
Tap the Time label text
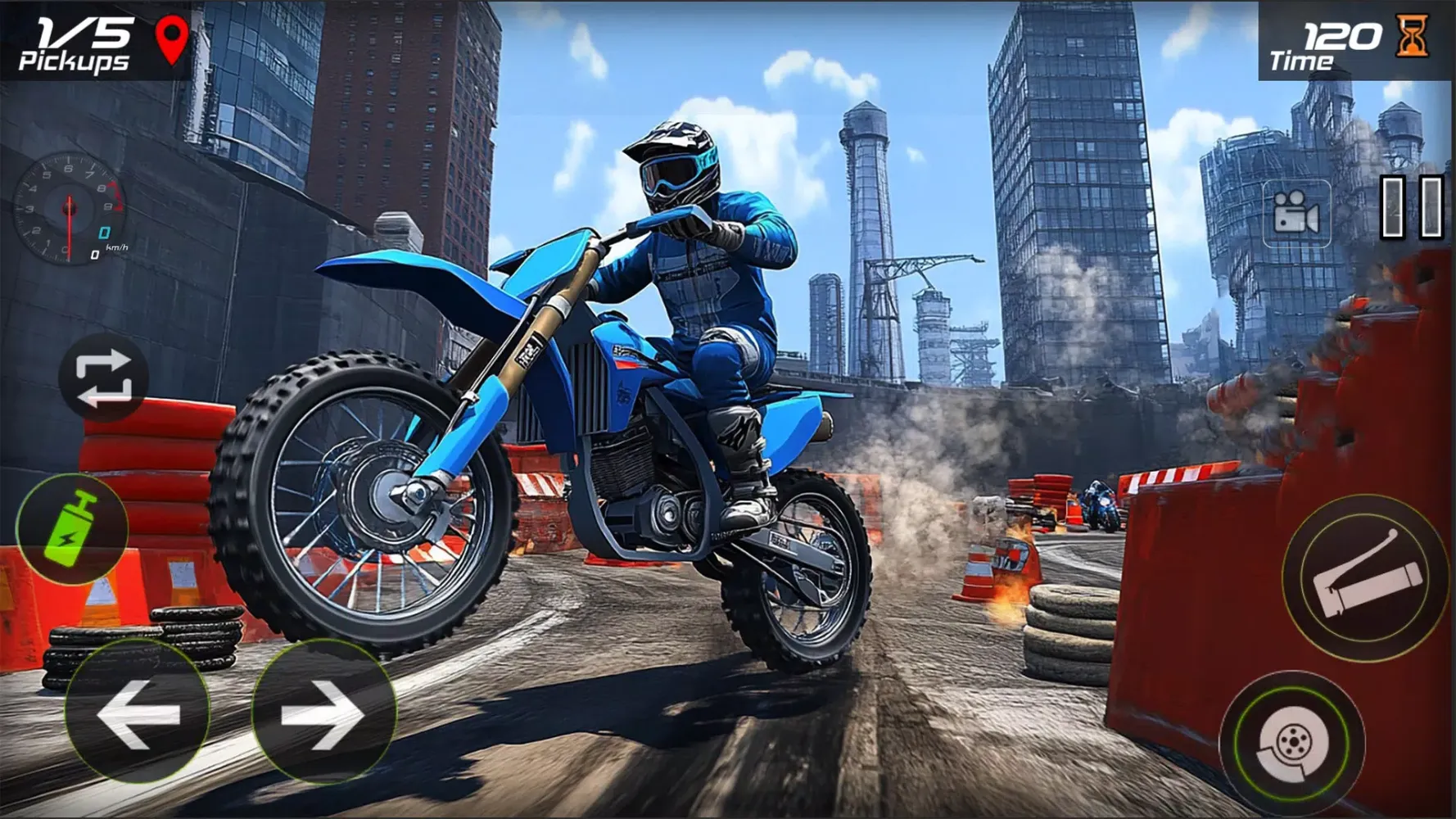[1302, 61]
